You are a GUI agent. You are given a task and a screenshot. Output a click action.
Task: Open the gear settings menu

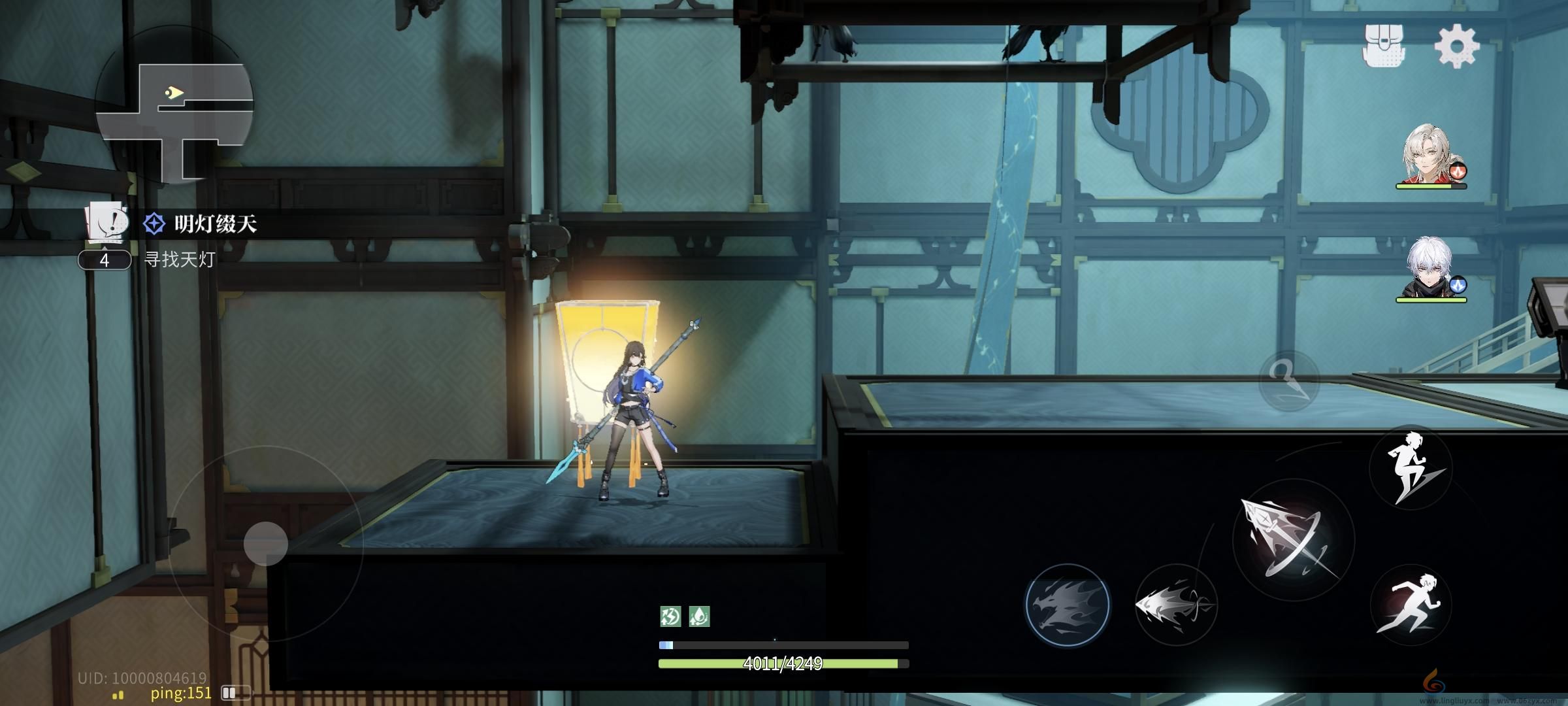pos(1456,46)
